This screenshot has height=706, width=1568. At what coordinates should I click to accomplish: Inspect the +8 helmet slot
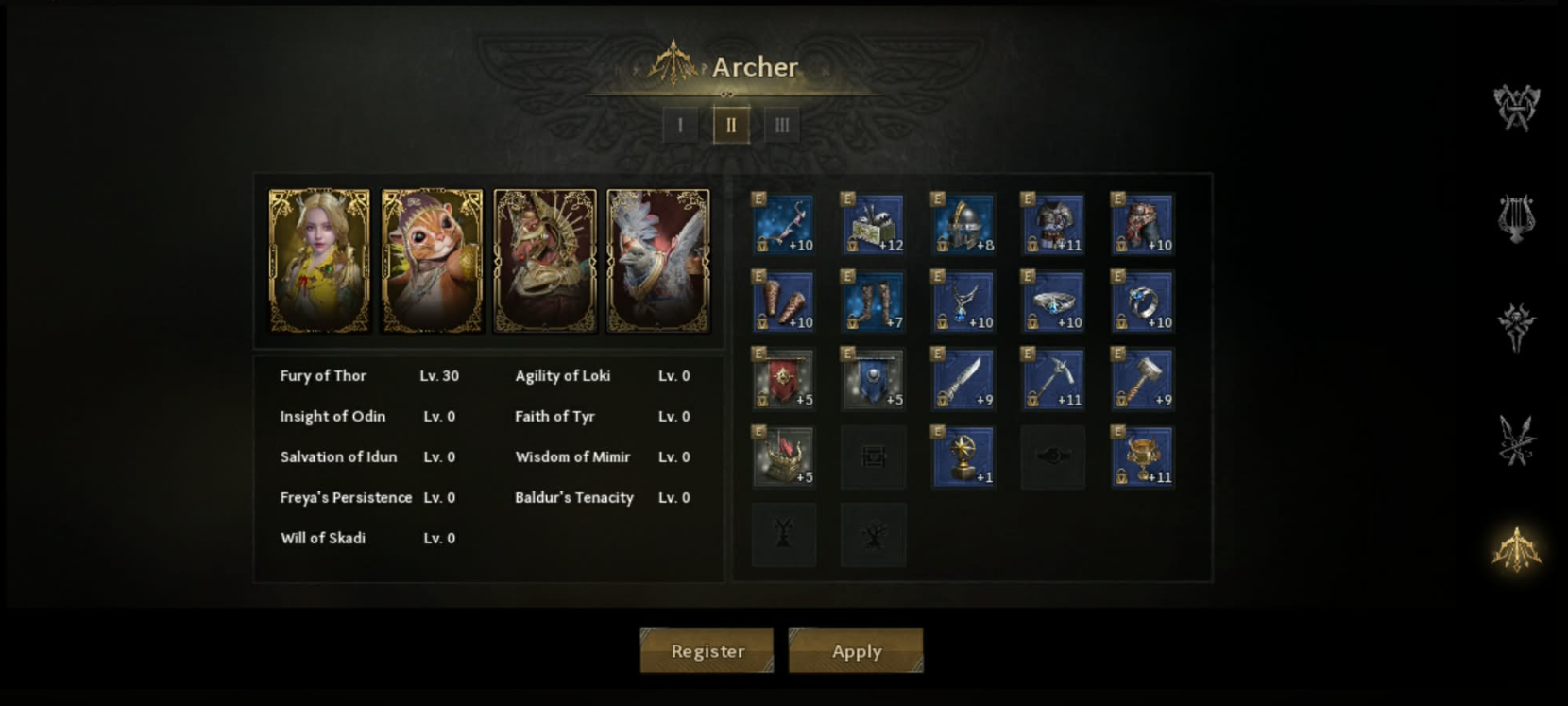point(963,225)
